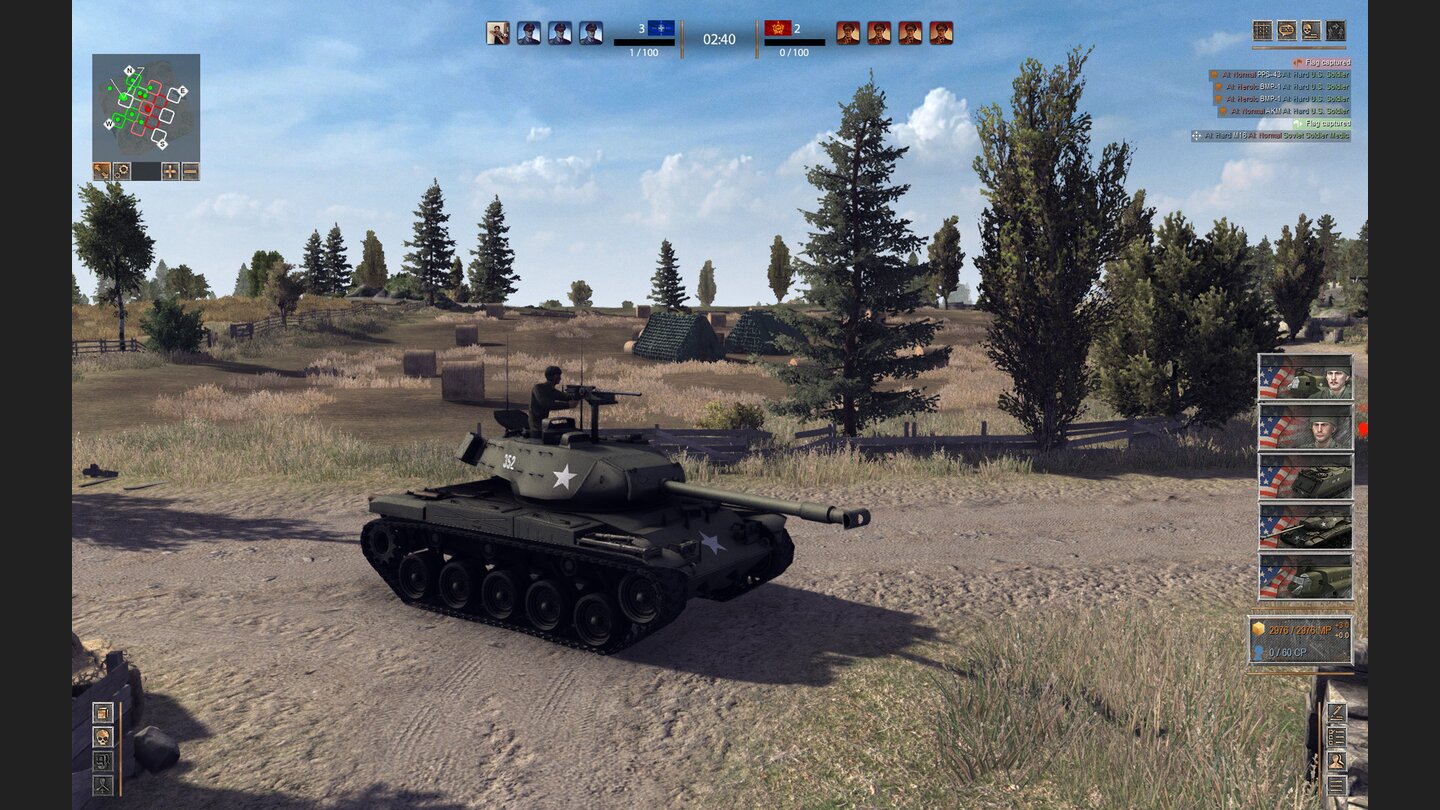The width and height of the screenshot is (1440, 810).
Task: Toggle the fourth top-right notification icon
Action: (x=1336, y=31)
